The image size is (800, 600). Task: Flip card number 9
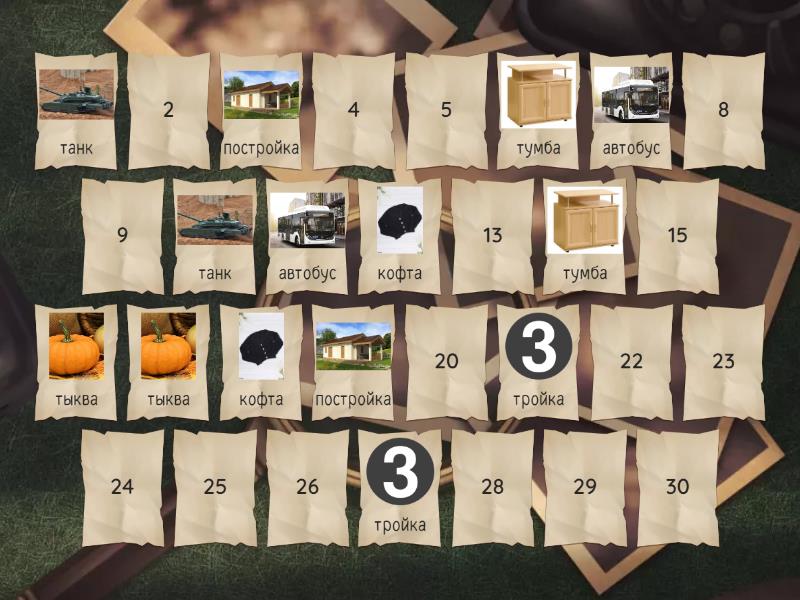(x=122, y=236)
